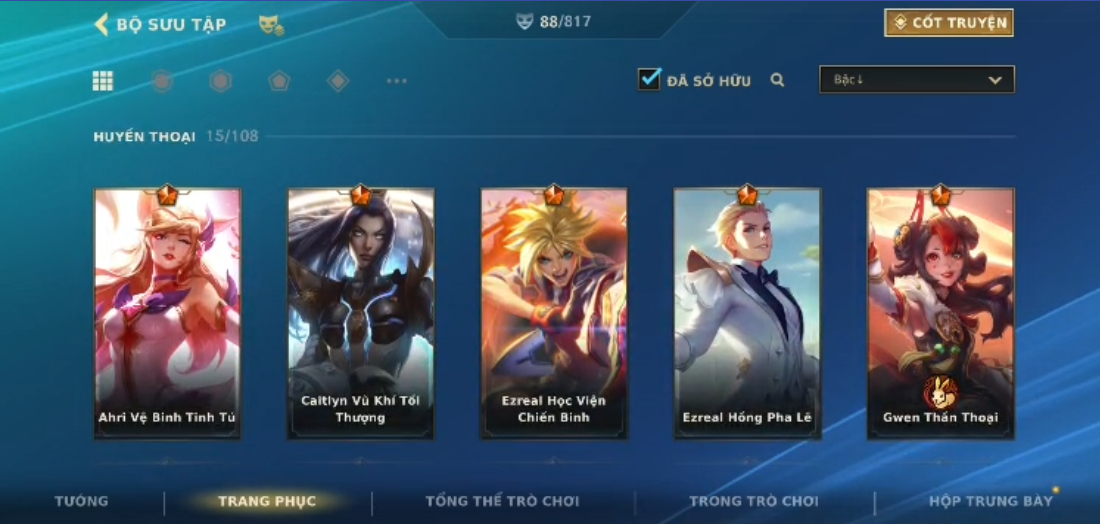Click the theater masks icon
The image size is (1100, 524).
point(270,25)
